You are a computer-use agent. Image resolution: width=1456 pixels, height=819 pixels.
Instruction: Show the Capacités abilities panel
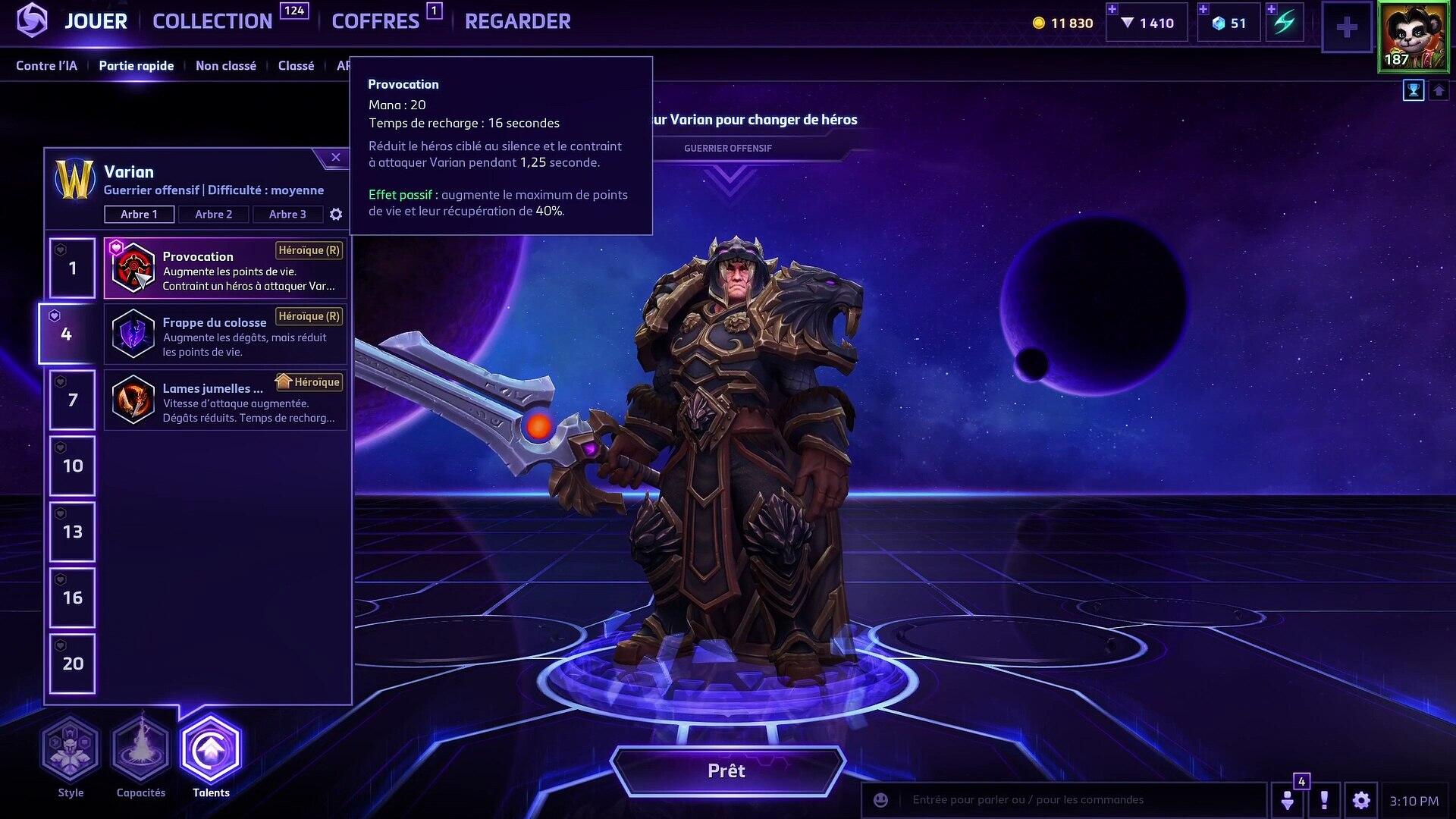(141, 752)
